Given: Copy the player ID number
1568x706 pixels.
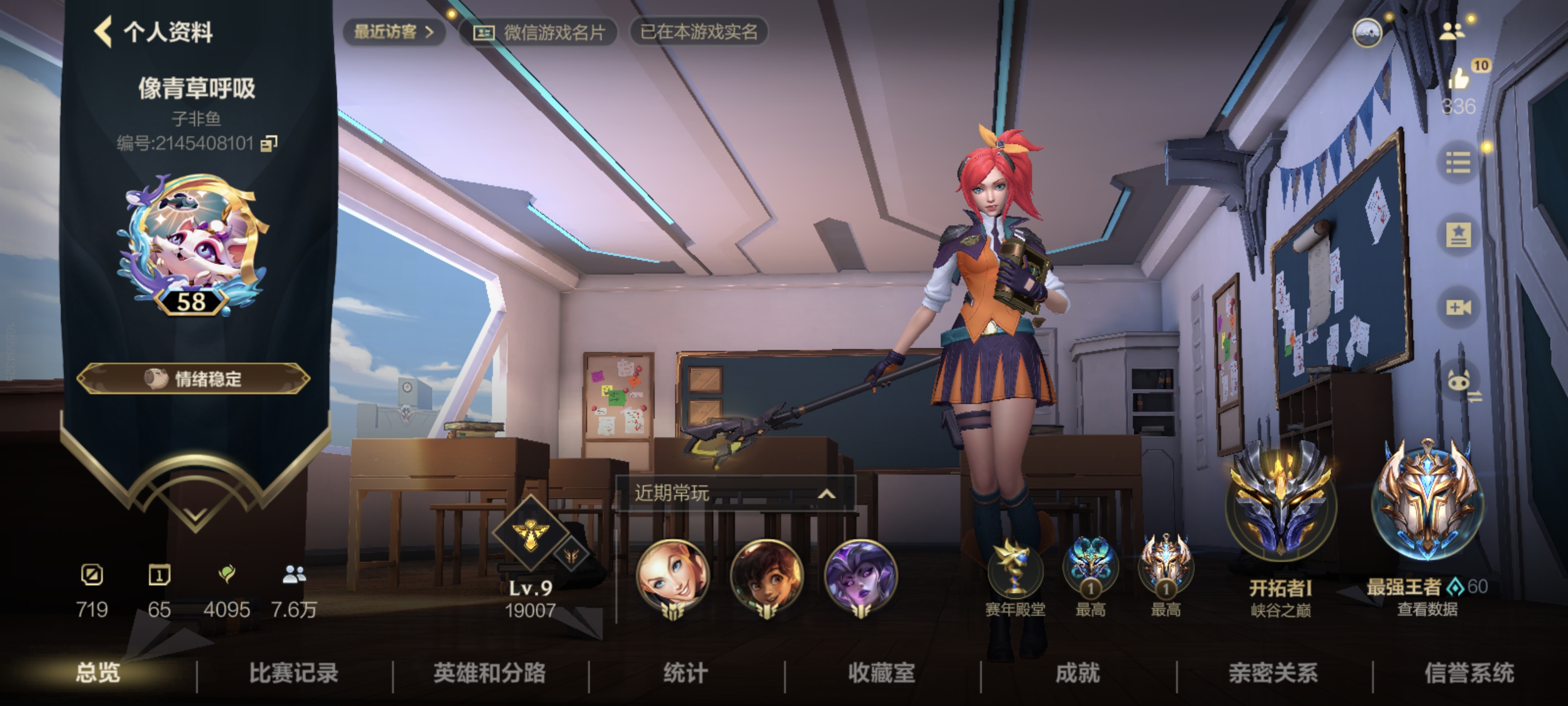Looking at the screenshot, I should tap(269, 143).
